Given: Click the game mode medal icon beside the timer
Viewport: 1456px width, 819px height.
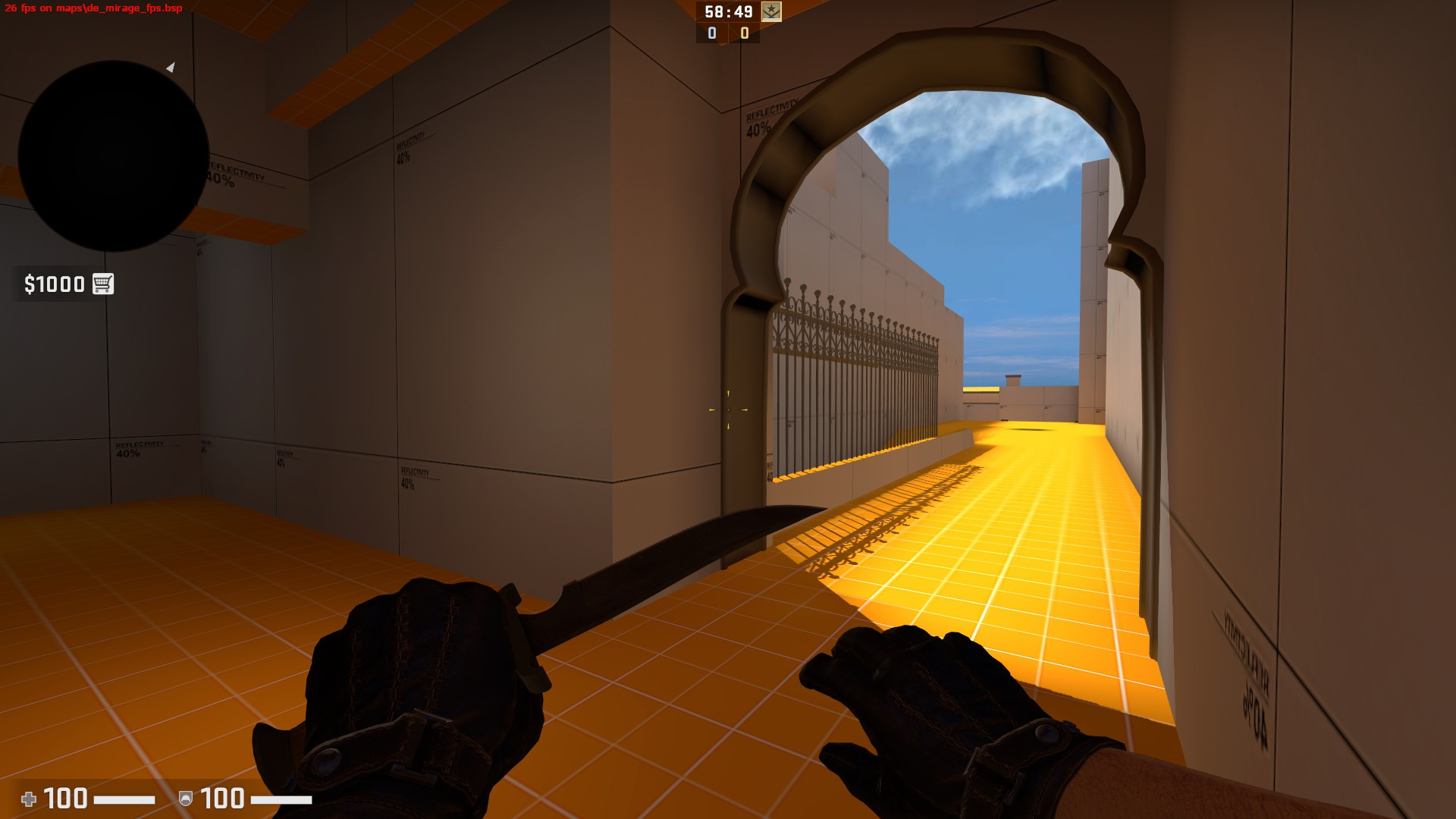Looking at the screenshot, I should tap(771, 12).
